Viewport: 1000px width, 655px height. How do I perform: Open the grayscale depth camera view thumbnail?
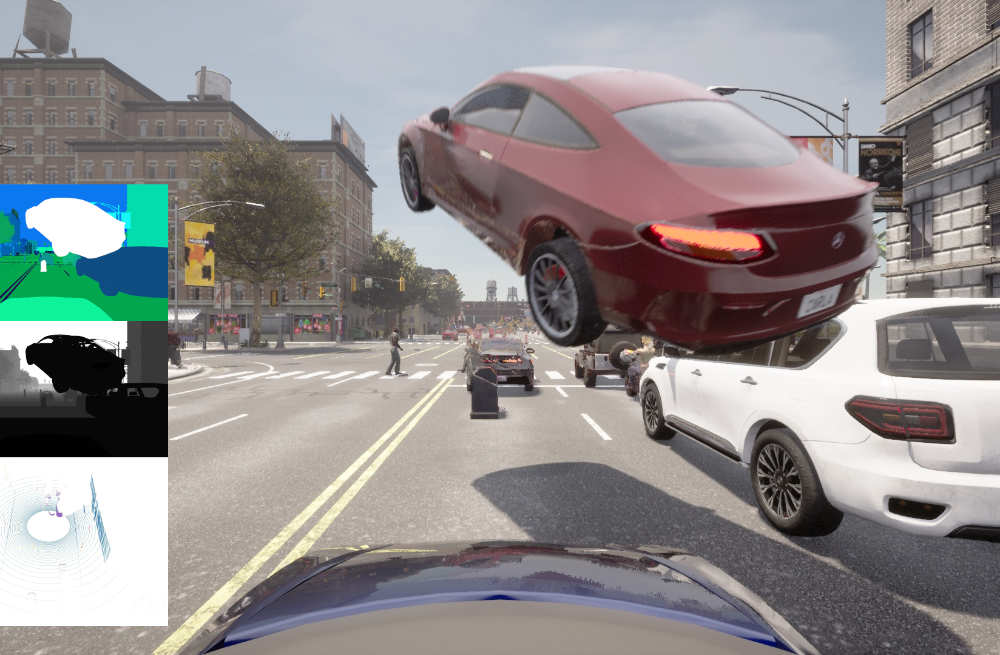click(x=83, y=388)
